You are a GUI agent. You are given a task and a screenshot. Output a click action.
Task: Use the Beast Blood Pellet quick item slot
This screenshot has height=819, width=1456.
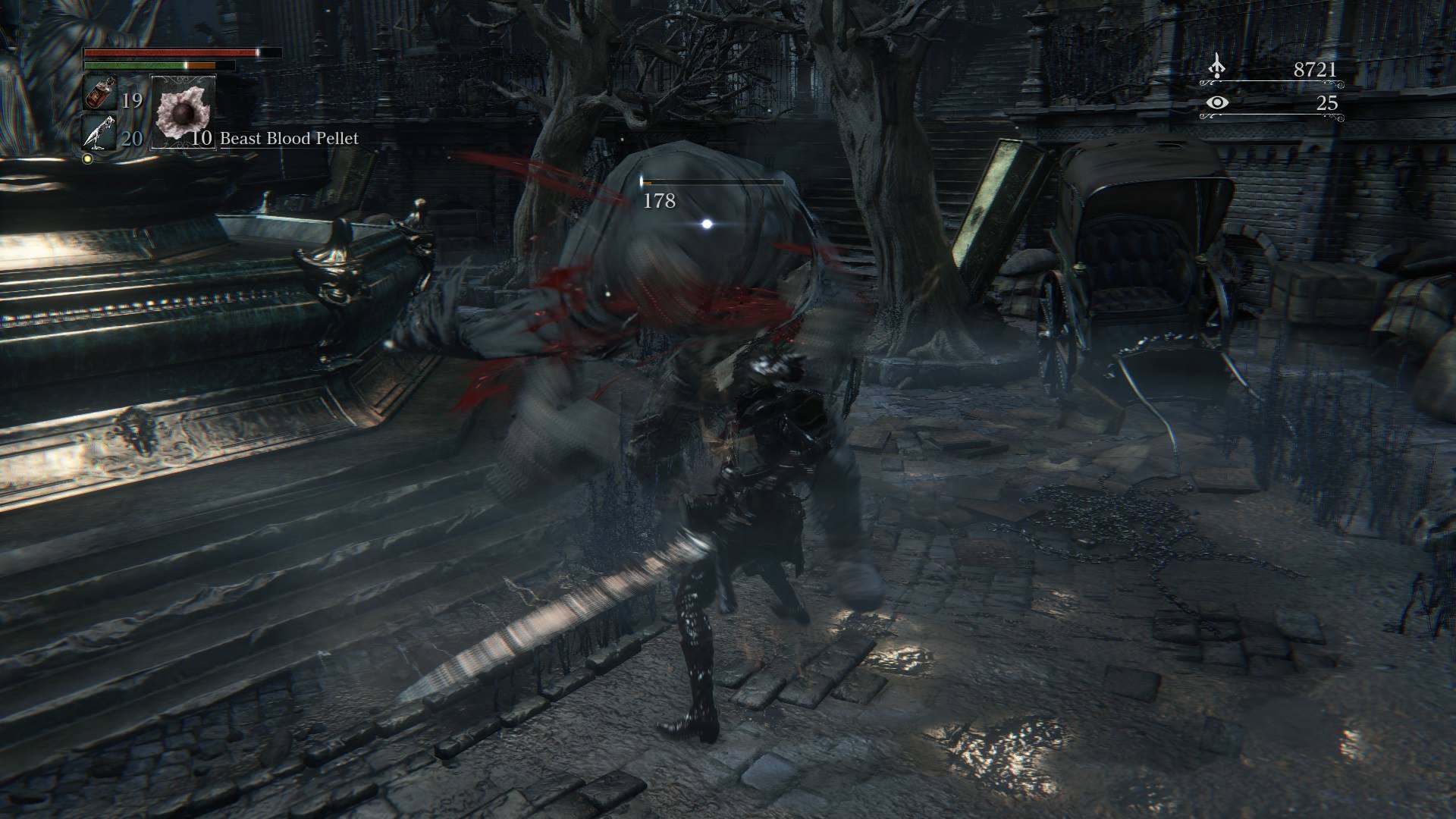pos(184,111)
